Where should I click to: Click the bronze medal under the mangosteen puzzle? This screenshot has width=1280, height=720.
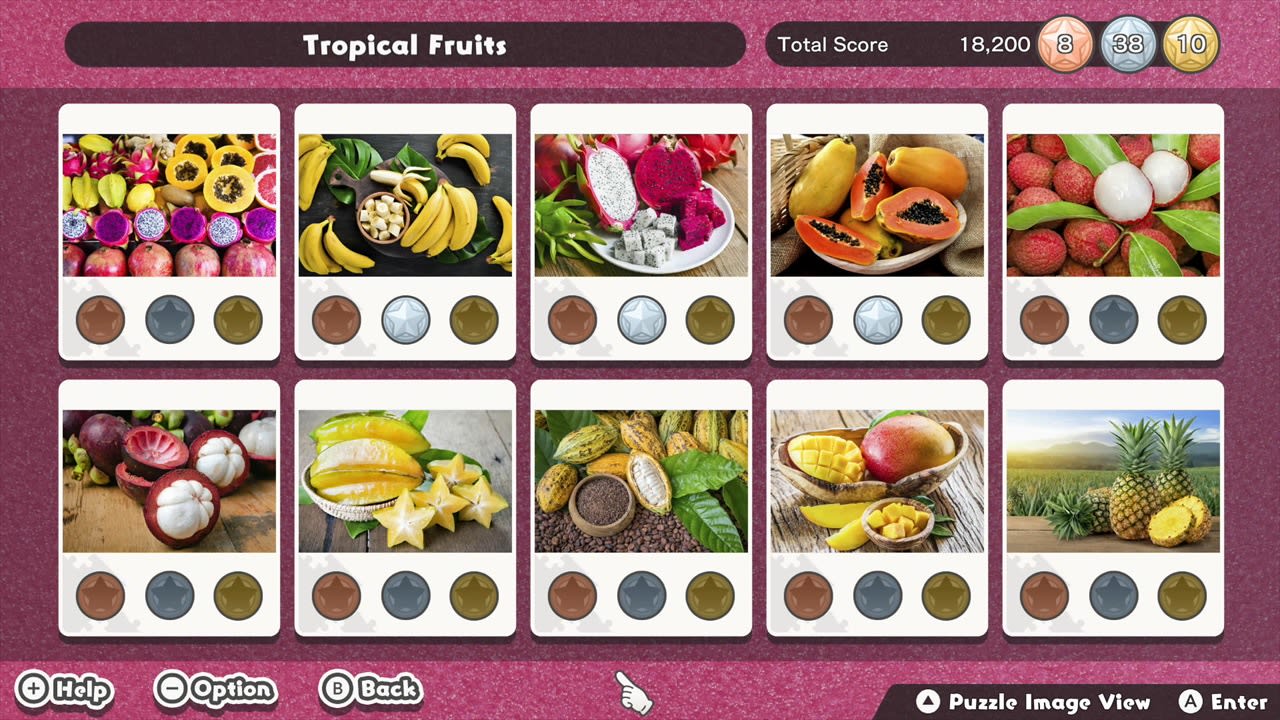(x=100, y=596)
